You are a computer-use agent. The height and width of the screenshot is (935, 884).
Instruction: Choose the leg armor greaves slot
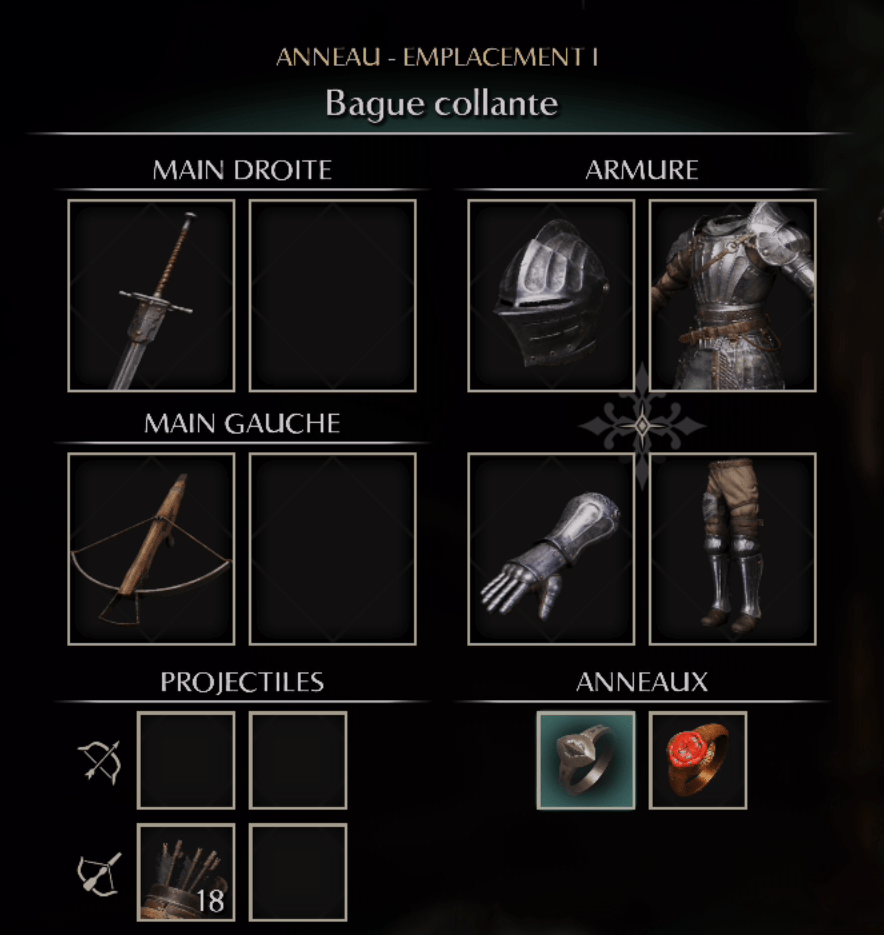tap(732, 548)
